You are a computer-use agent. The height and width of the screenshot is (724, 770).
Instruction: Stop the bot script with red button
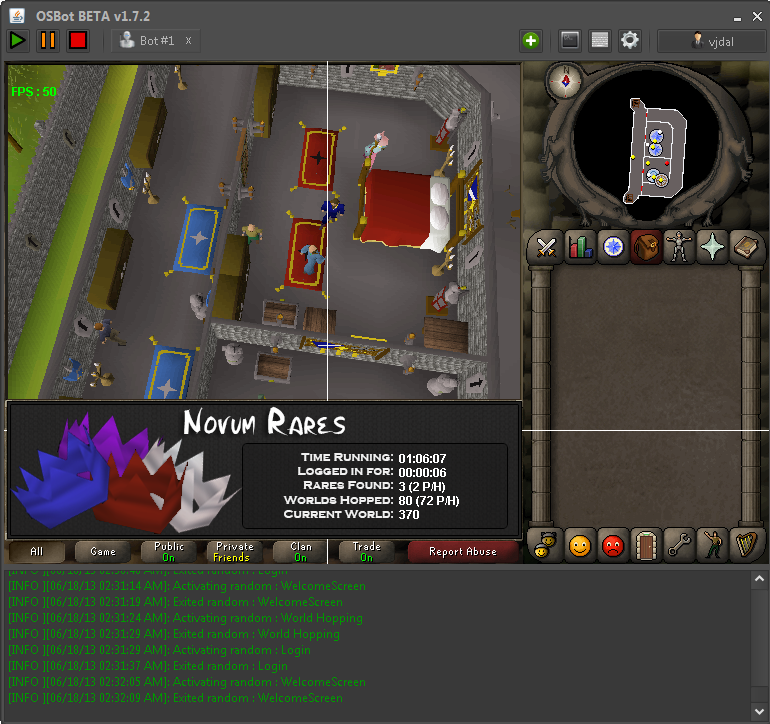coord(77,40)
